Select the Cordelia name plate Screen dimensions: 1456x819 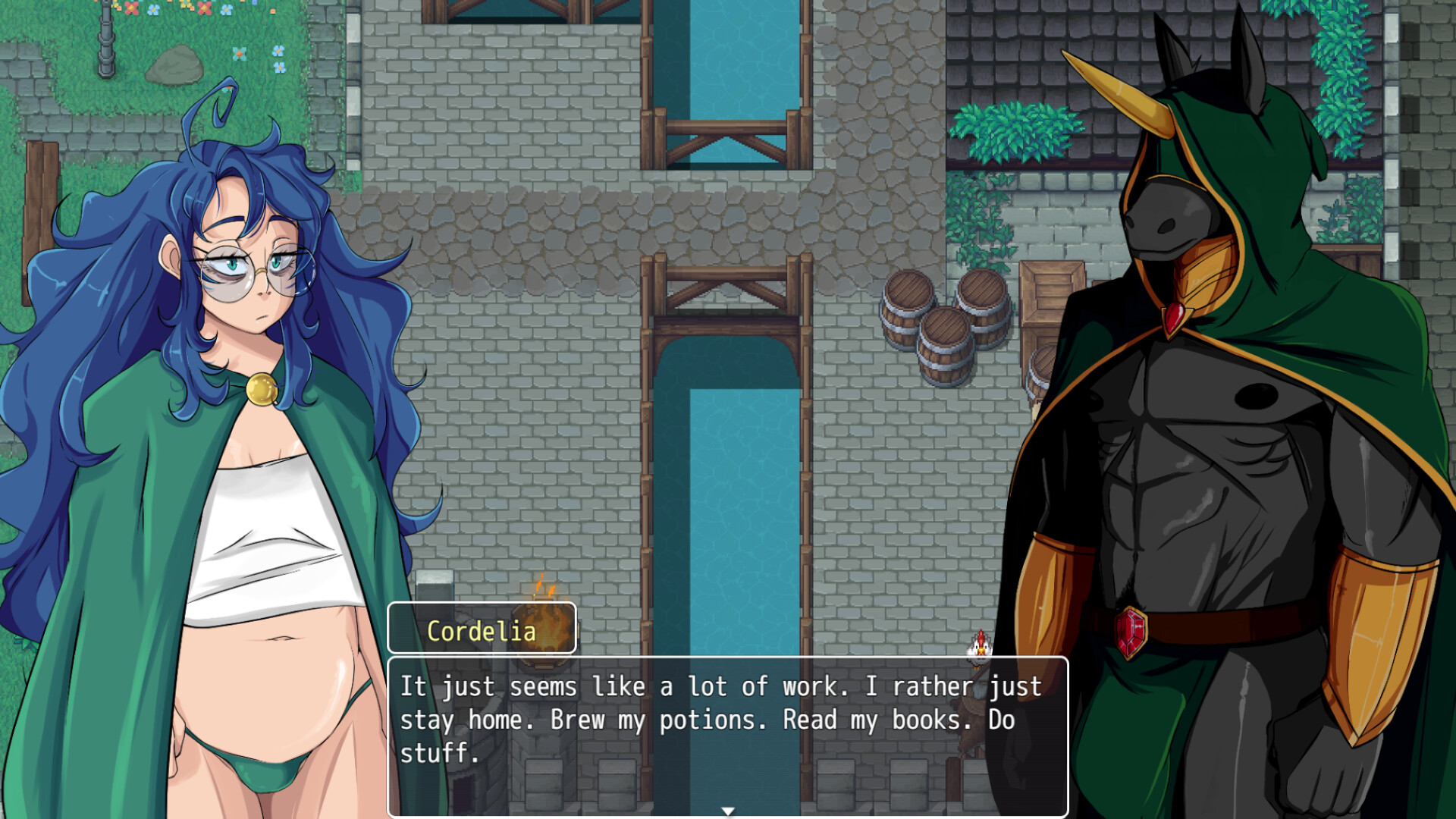pos(482,630)
